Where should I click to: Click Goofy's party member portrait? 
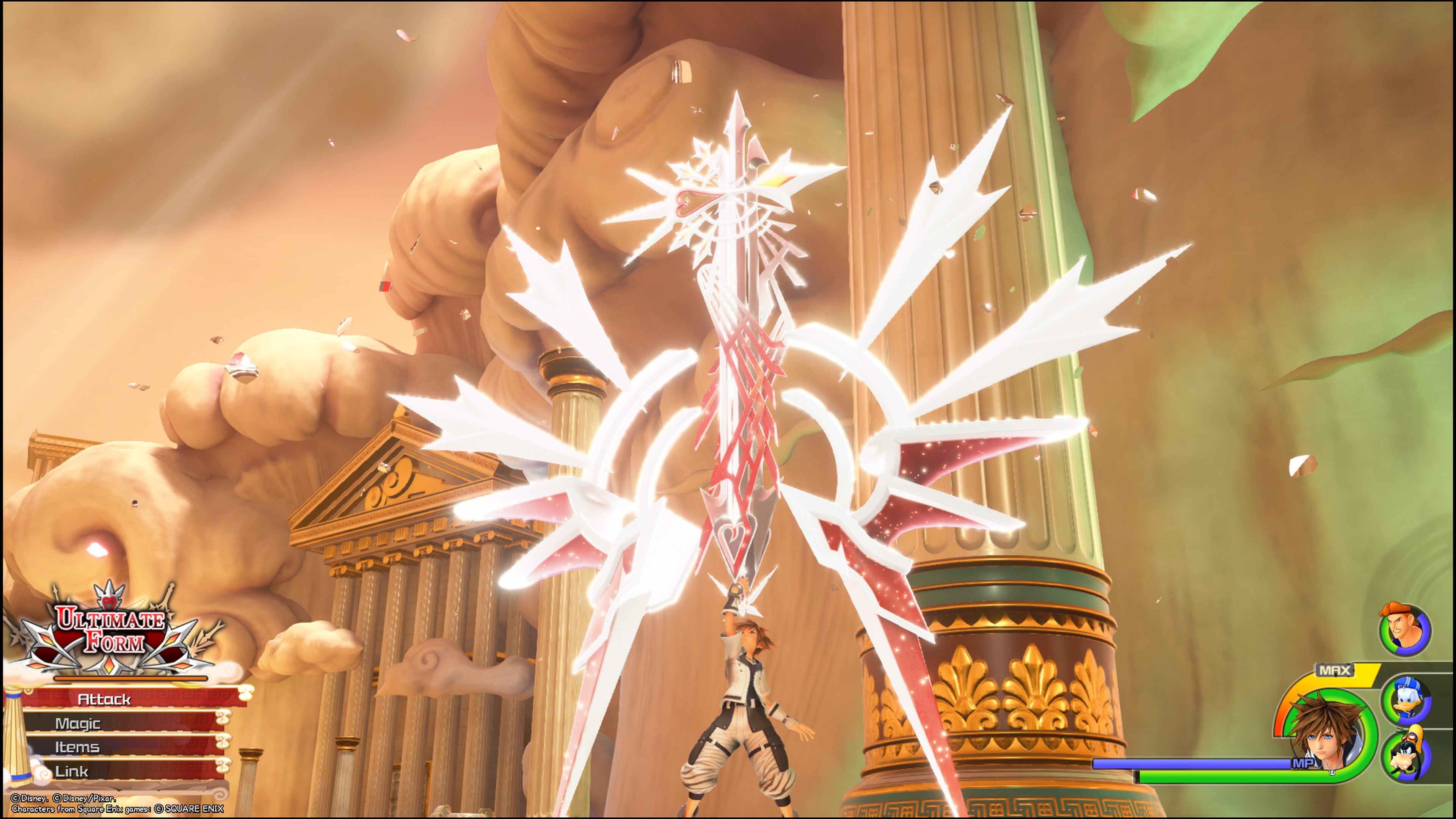[x=1406, y=753]
